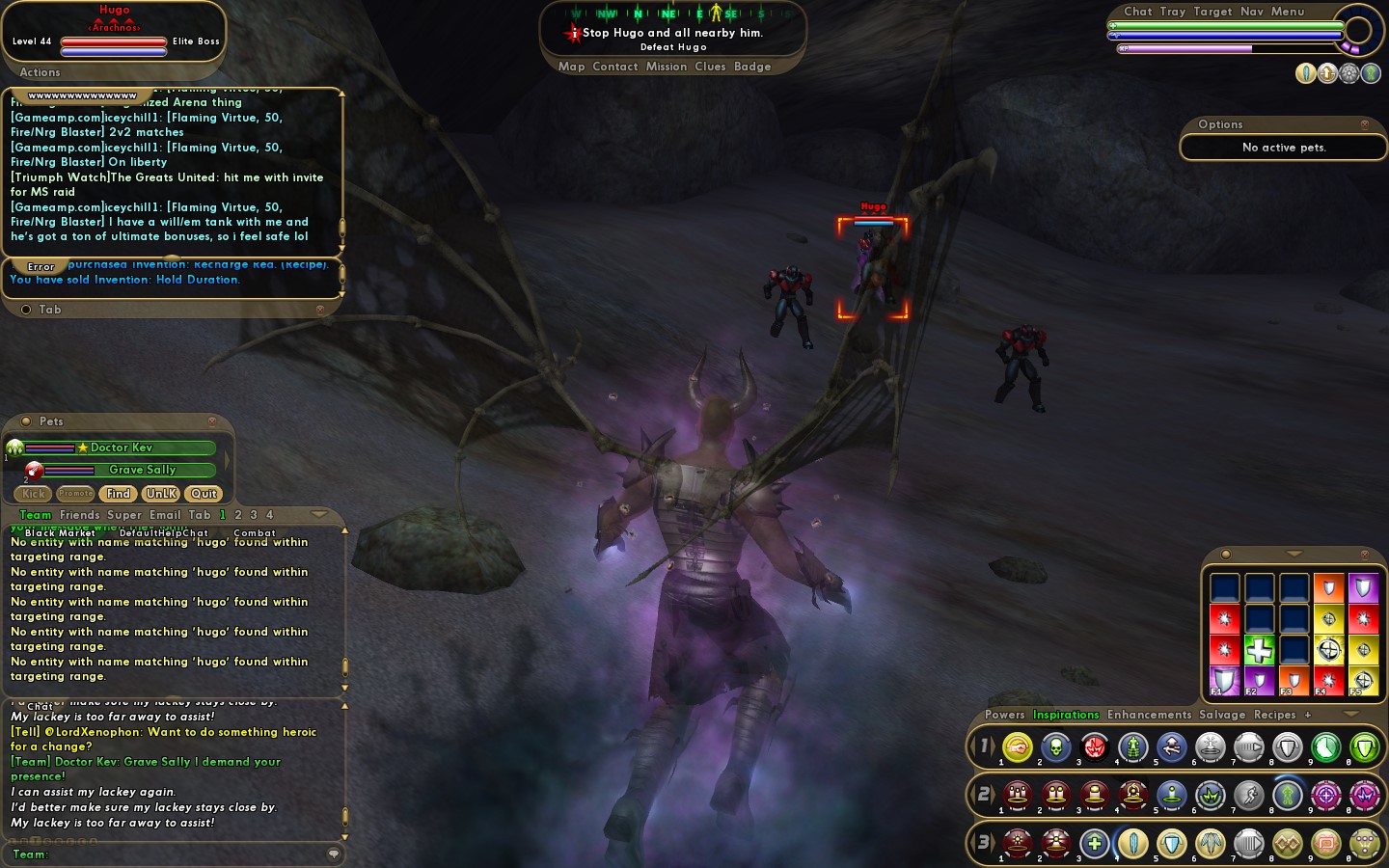1389x868 pixels.
Task: Open the Salvage tab
Action: 1222,715
